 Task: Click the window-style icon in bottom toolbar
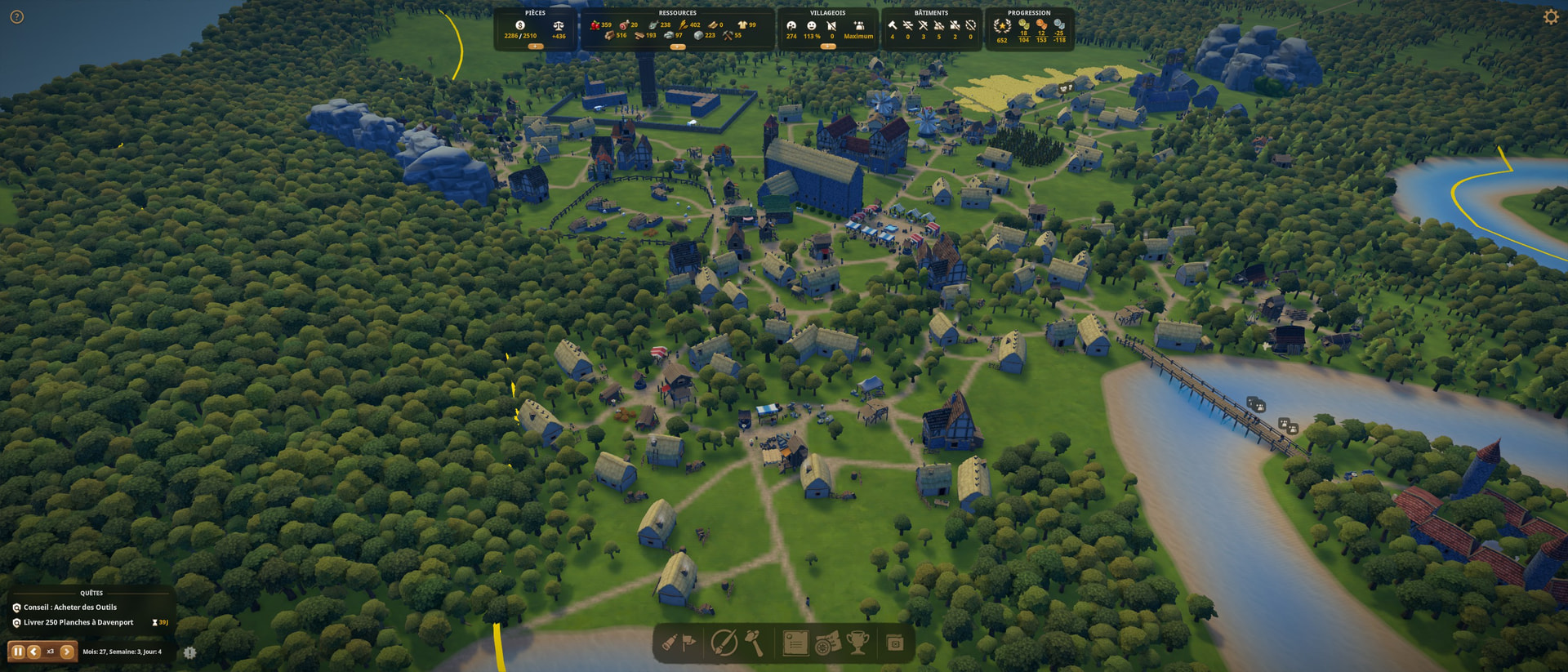click(894, 643)
